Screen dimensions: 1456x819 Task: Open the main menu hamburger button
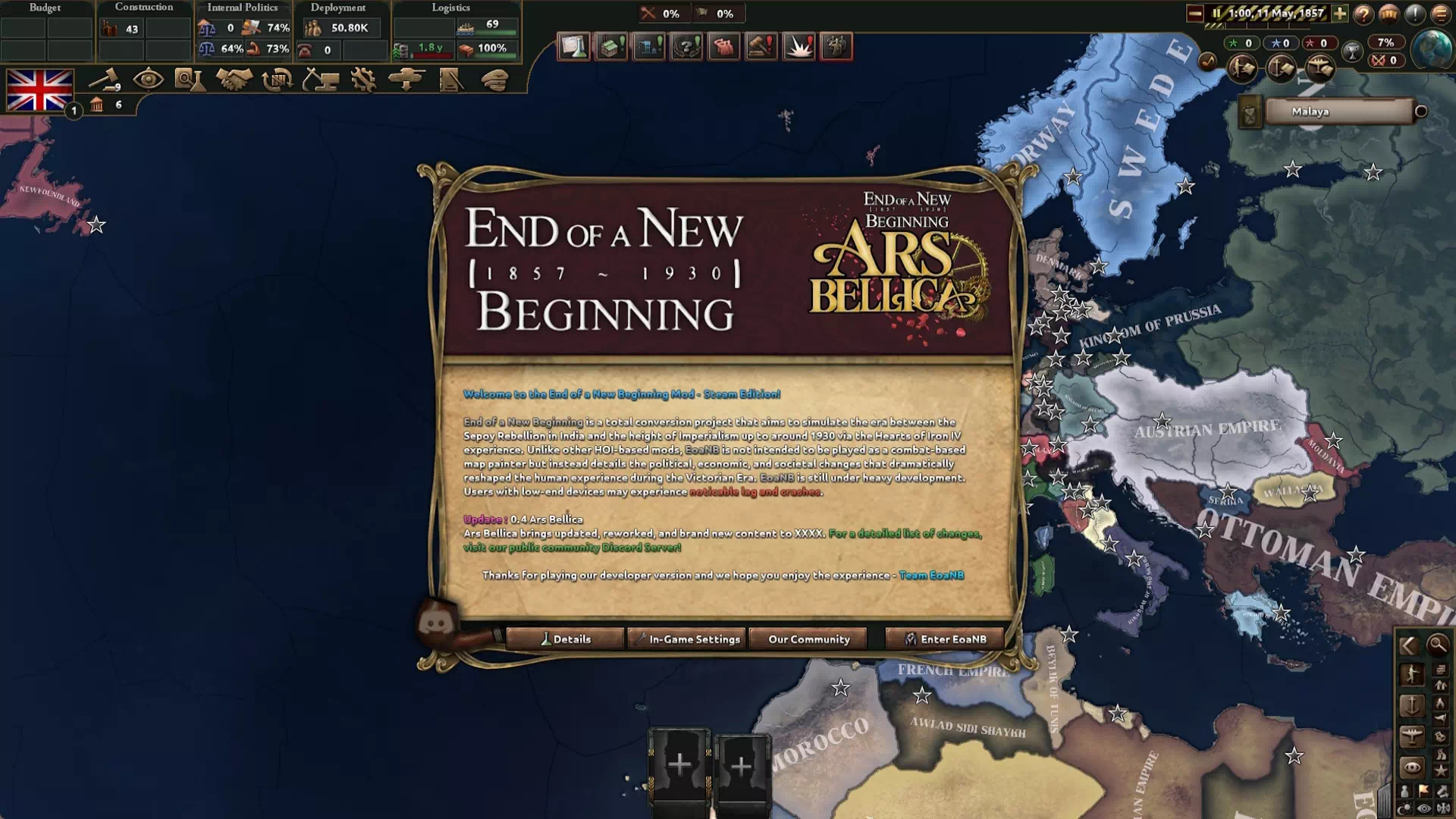1440,14
